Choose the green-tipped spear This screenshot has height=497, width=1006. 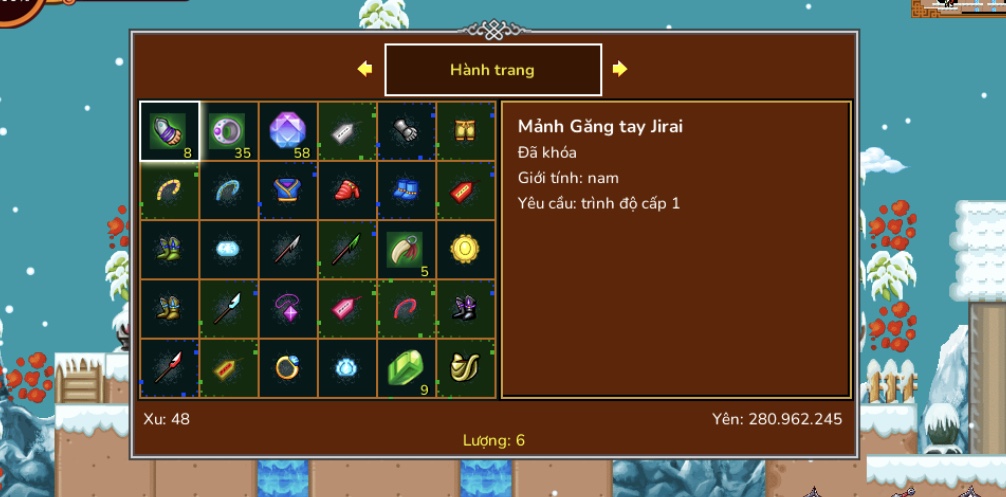click(348, 249)
